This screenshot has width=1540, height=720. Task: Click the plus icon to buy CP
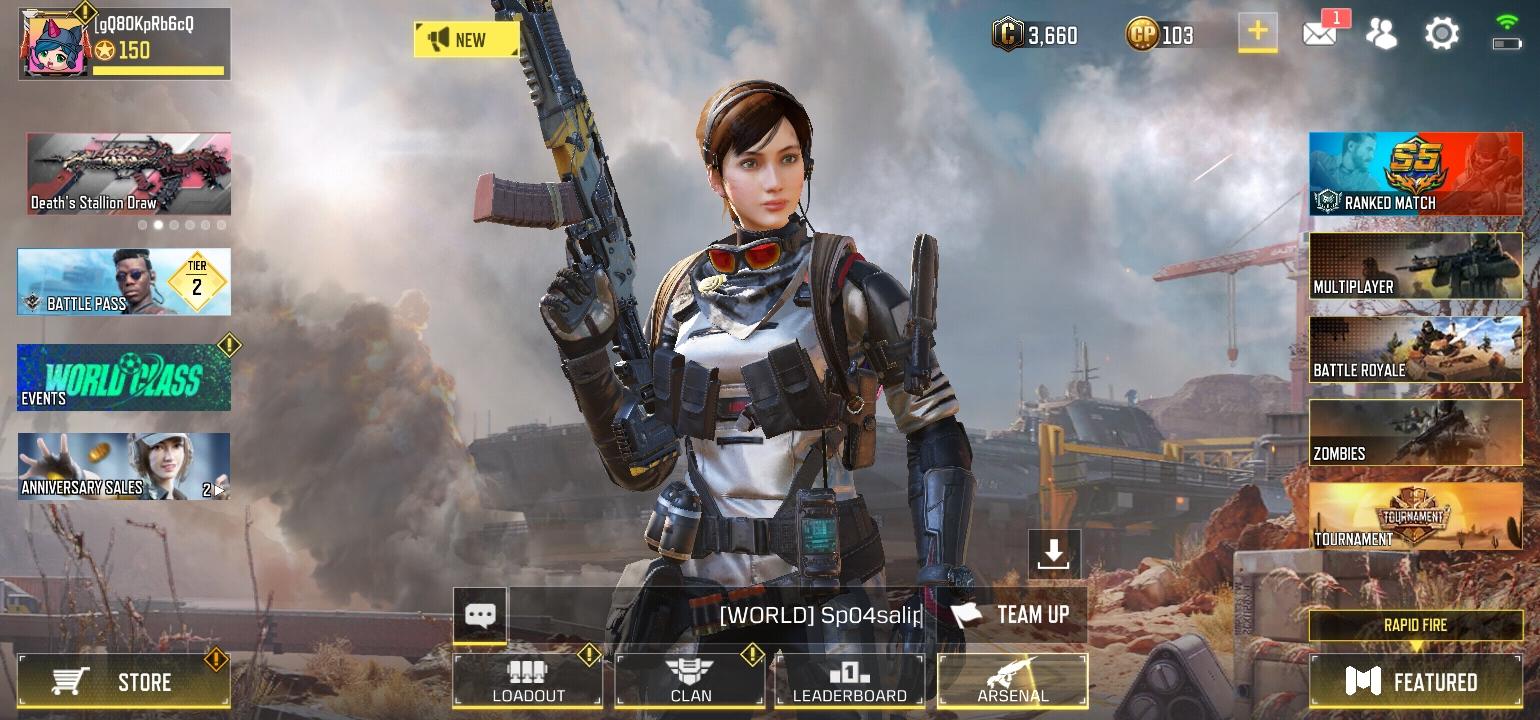click(1258, 33)
